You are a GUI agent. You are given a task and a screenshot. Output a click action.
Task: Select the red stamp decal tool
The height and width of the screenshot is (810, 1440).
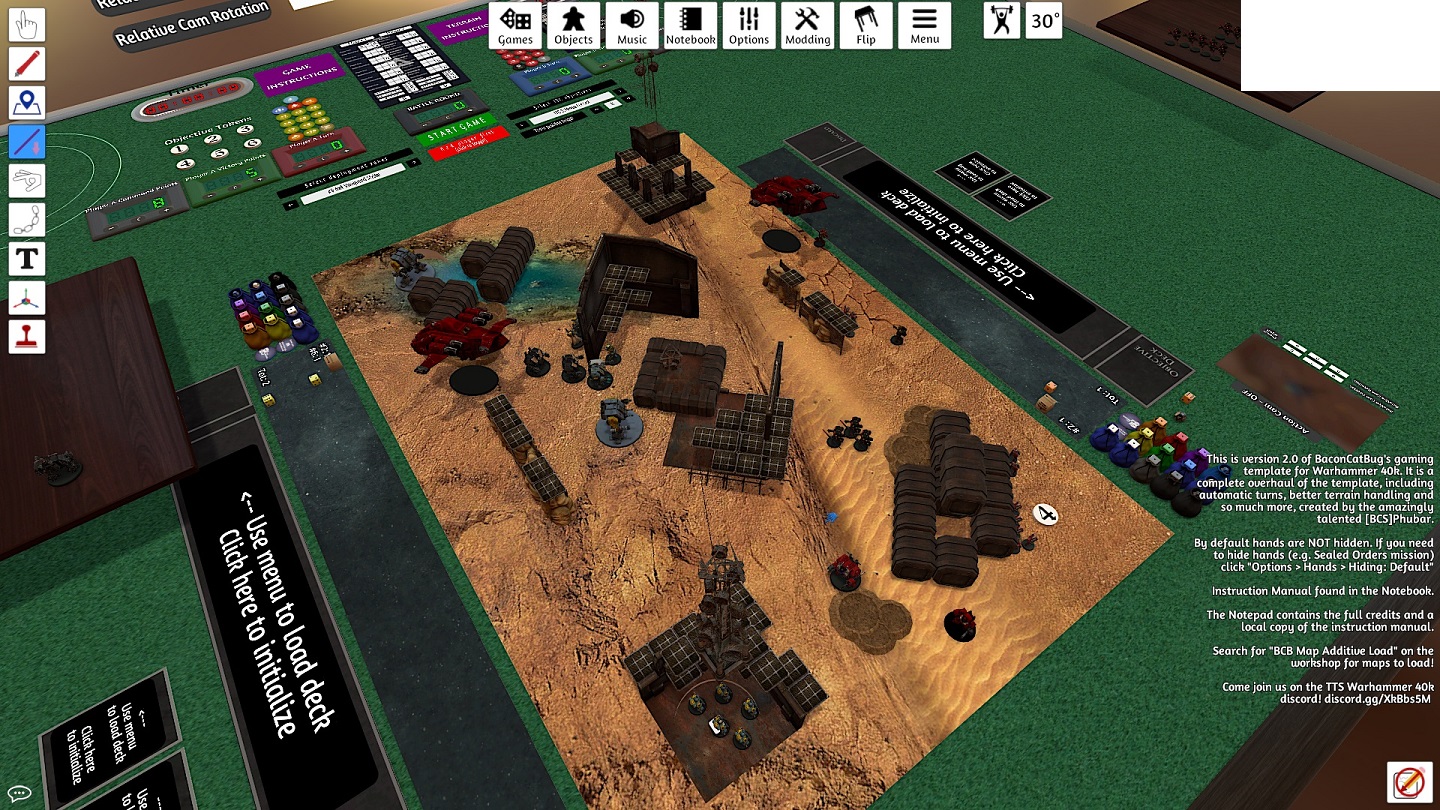[27, 336]
